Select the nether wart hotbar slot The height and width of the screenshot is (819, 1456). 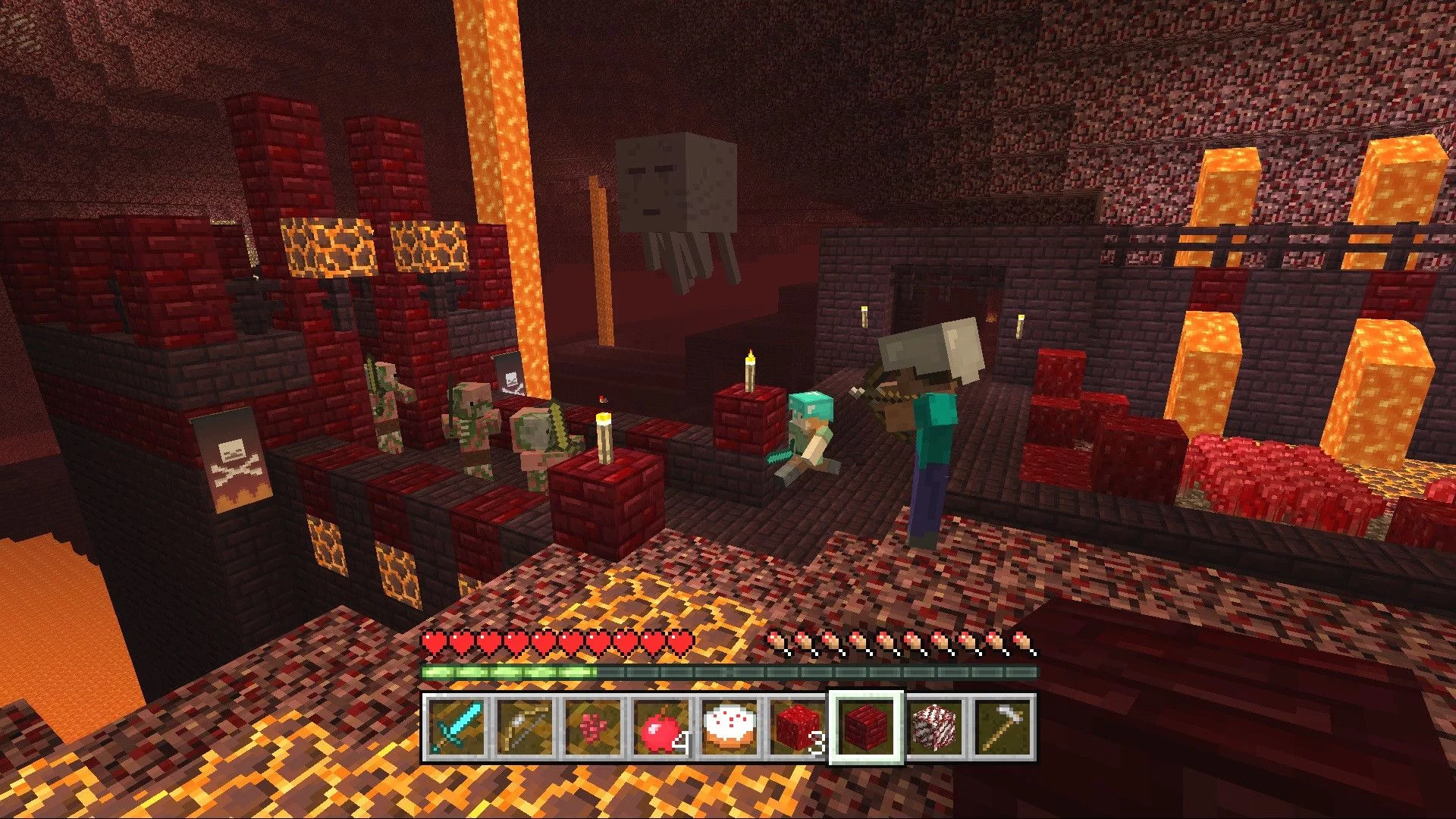[593, 726]
